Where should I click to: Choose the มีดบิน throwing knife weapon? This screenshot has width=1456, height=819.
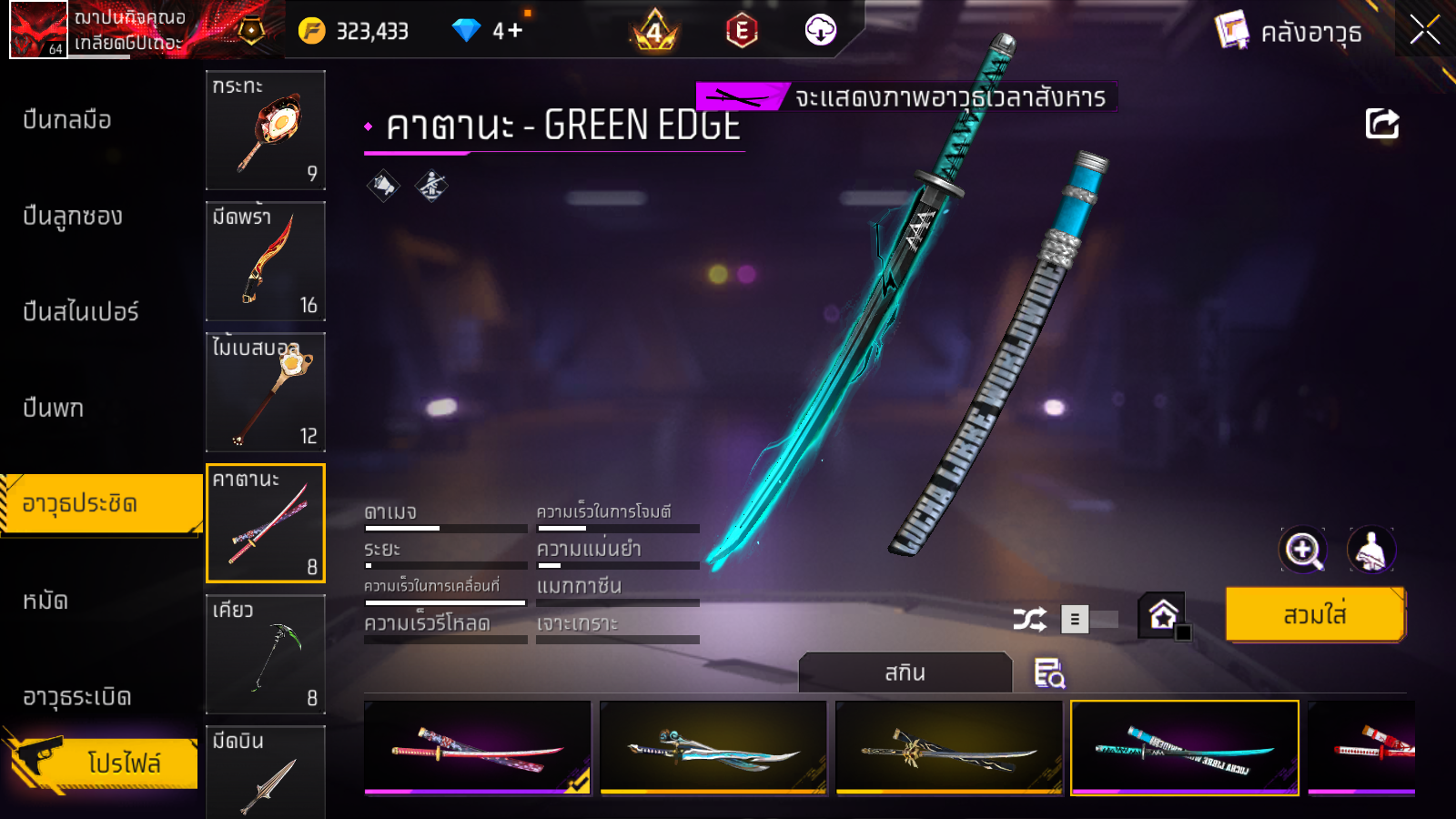tap(266, 772)
